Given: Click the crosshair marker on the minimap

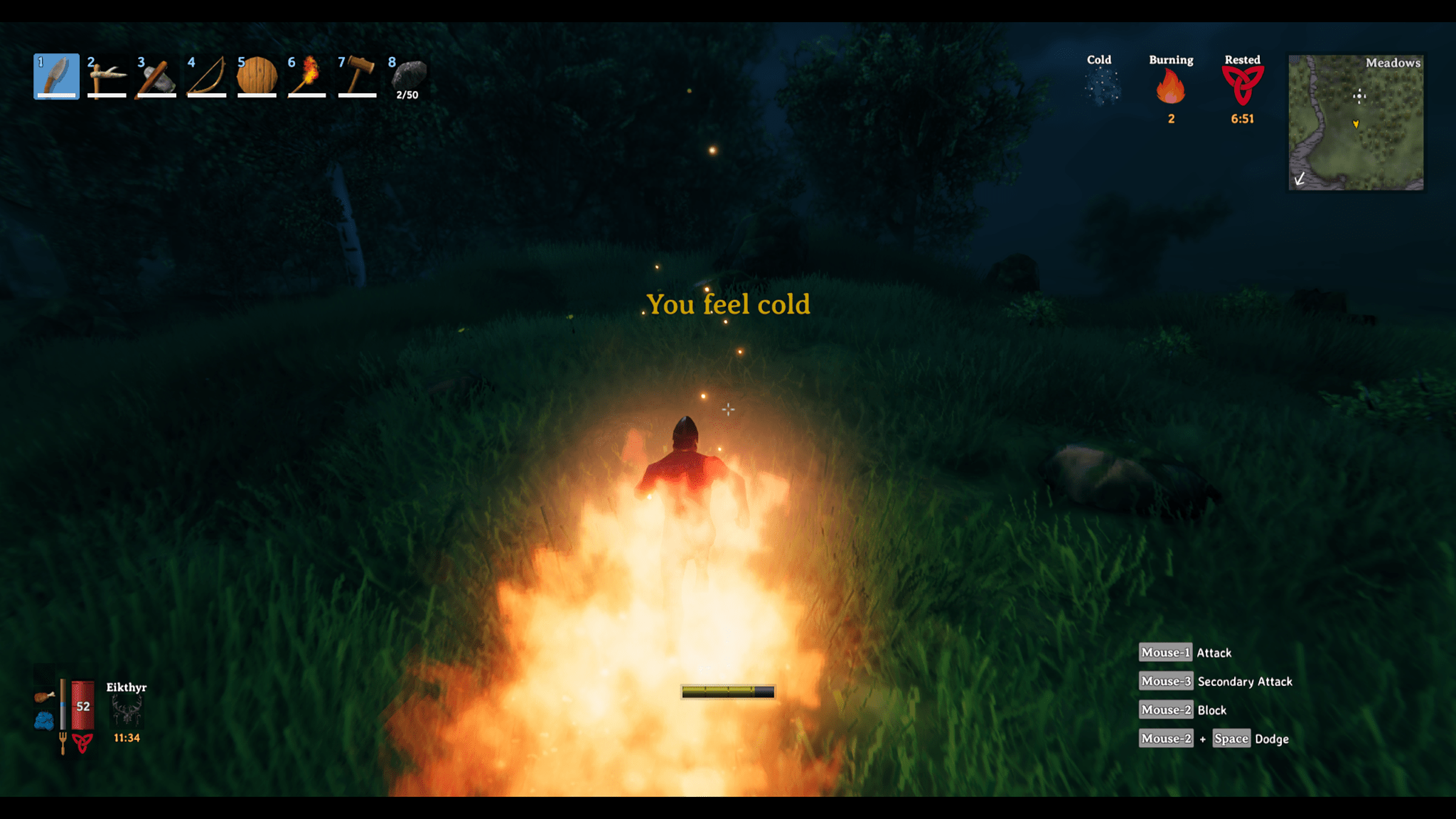Looking at the screenshot, I should (1359, 97).
